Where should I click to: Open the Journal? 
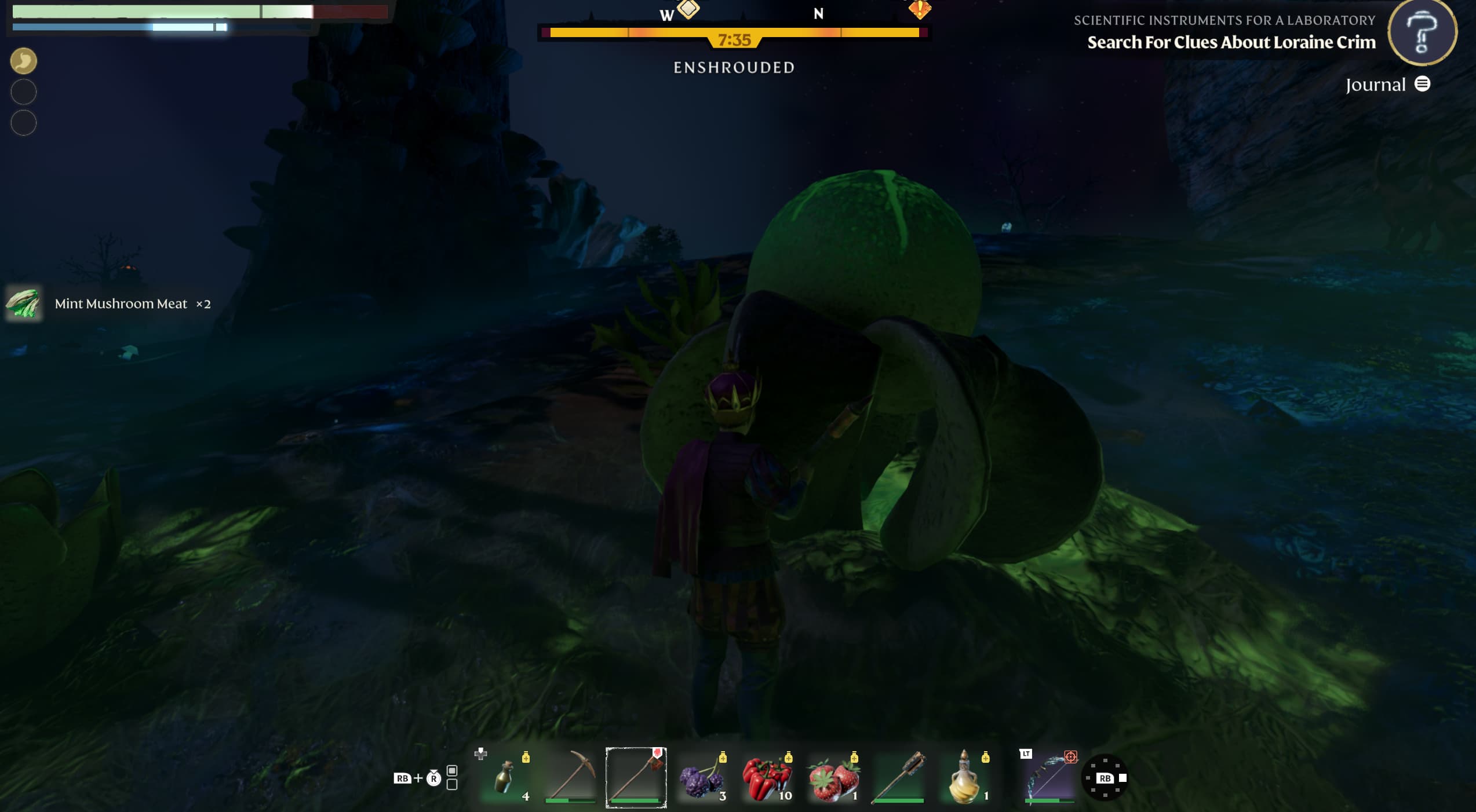[x=1386, y=84]
